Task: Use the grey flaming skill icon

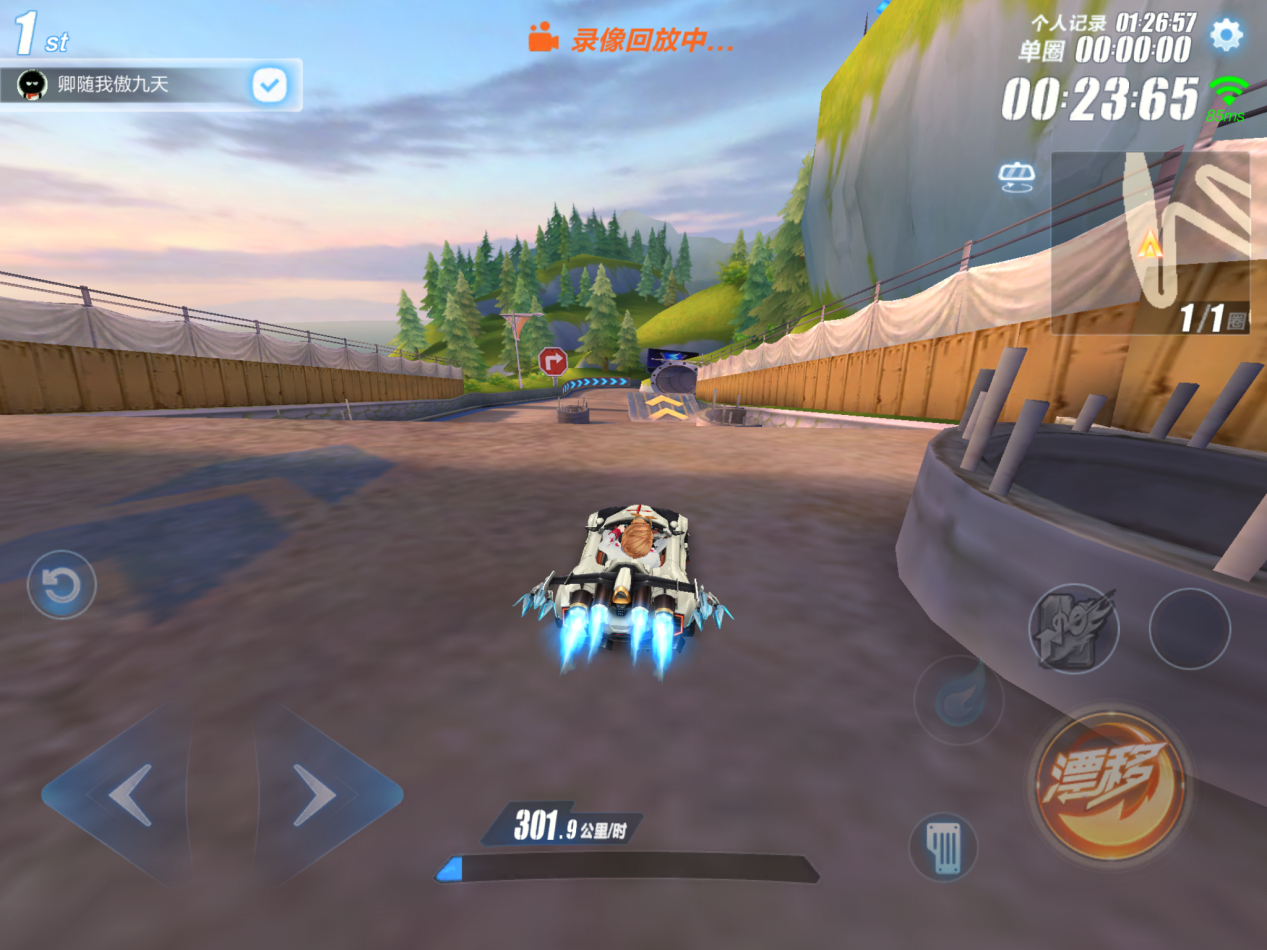Action: coord(1073,628)
